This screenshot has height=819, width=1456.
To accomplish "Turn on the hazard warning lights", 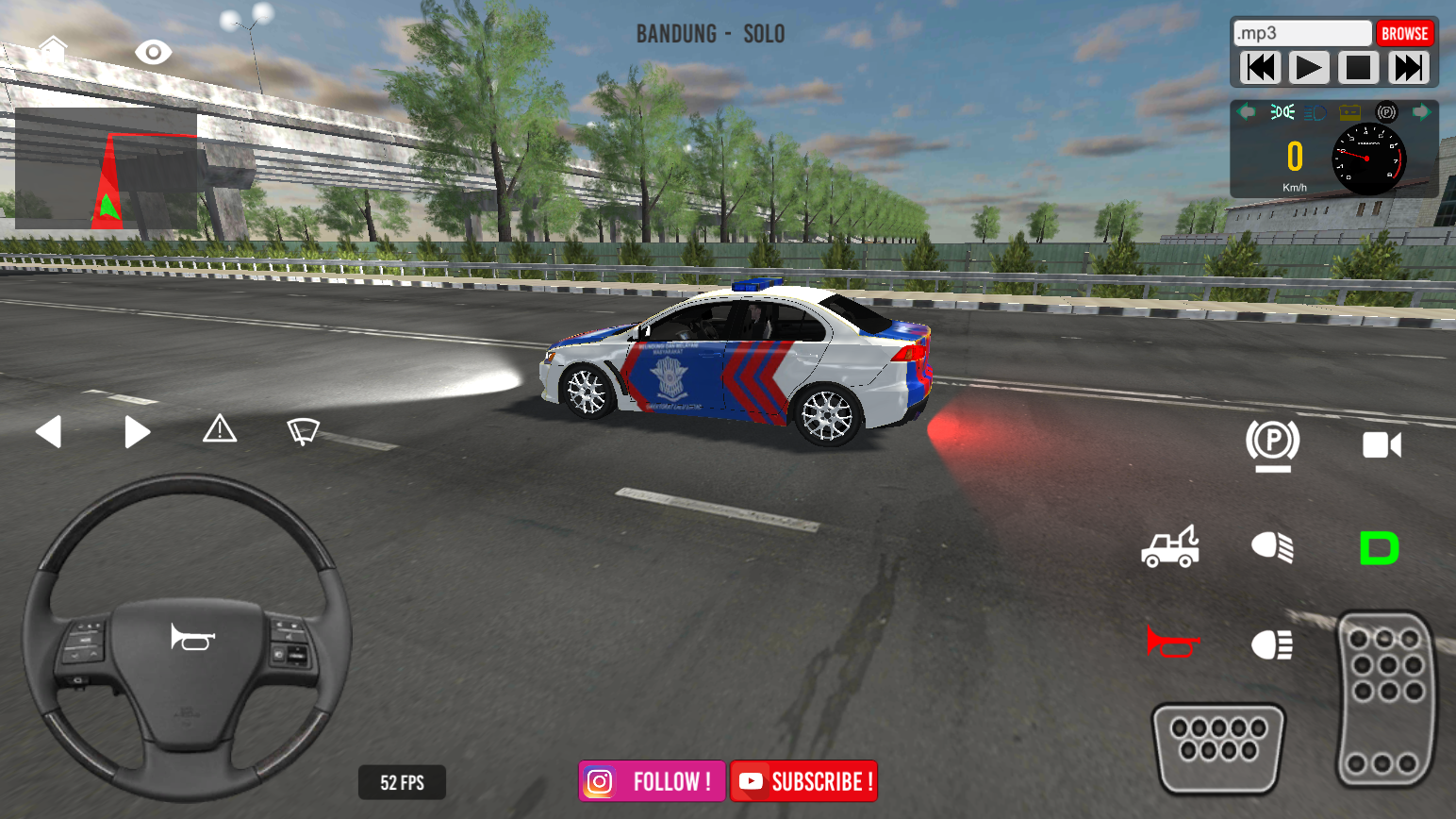I will [220, 429].
